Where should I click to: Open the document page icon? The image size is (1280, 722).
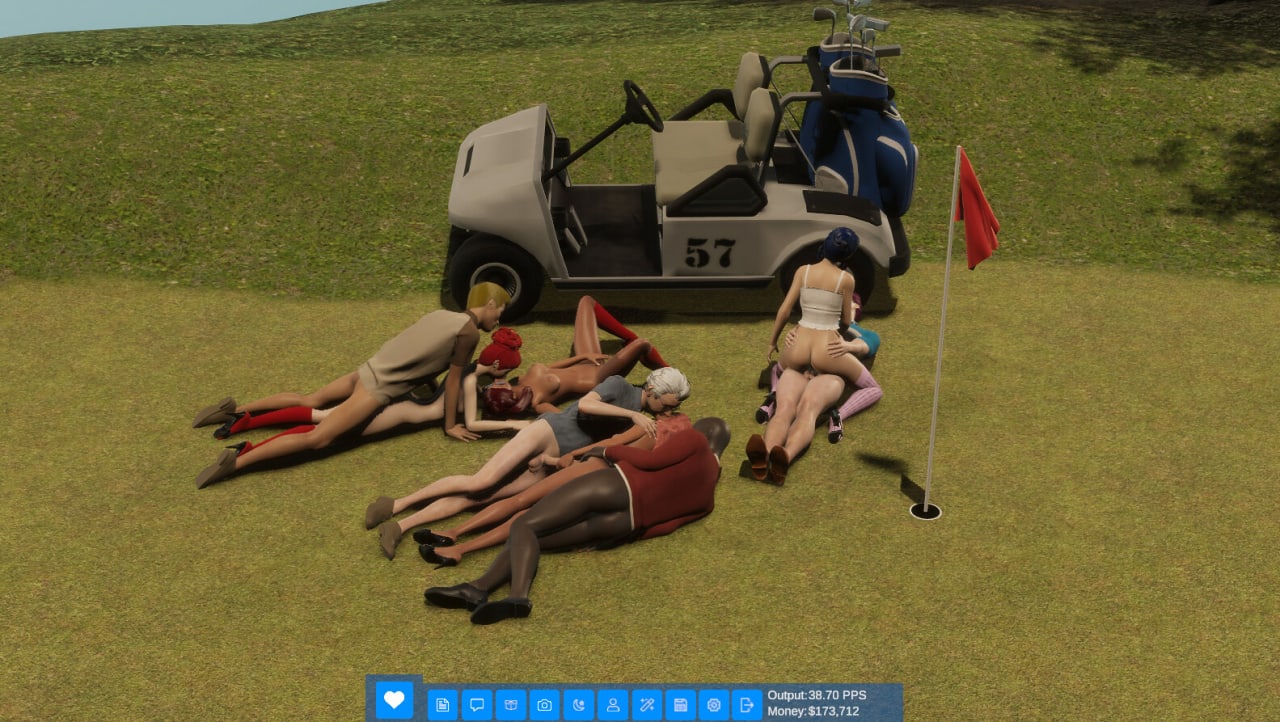(x=442, y=705)
